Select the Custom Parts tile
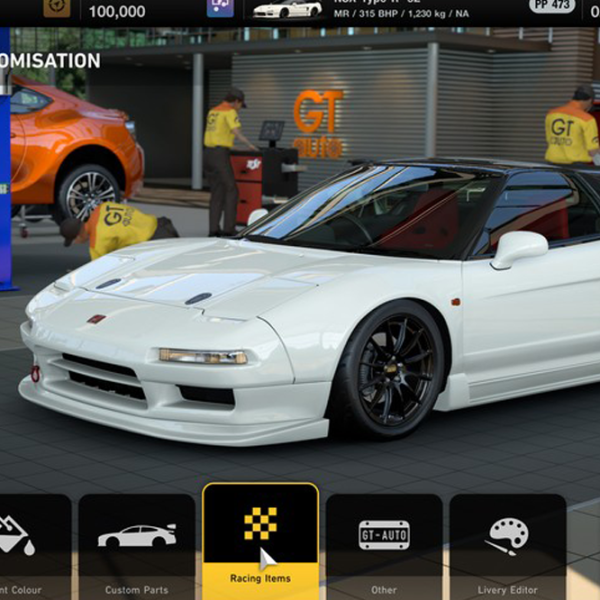 point(137,545)
